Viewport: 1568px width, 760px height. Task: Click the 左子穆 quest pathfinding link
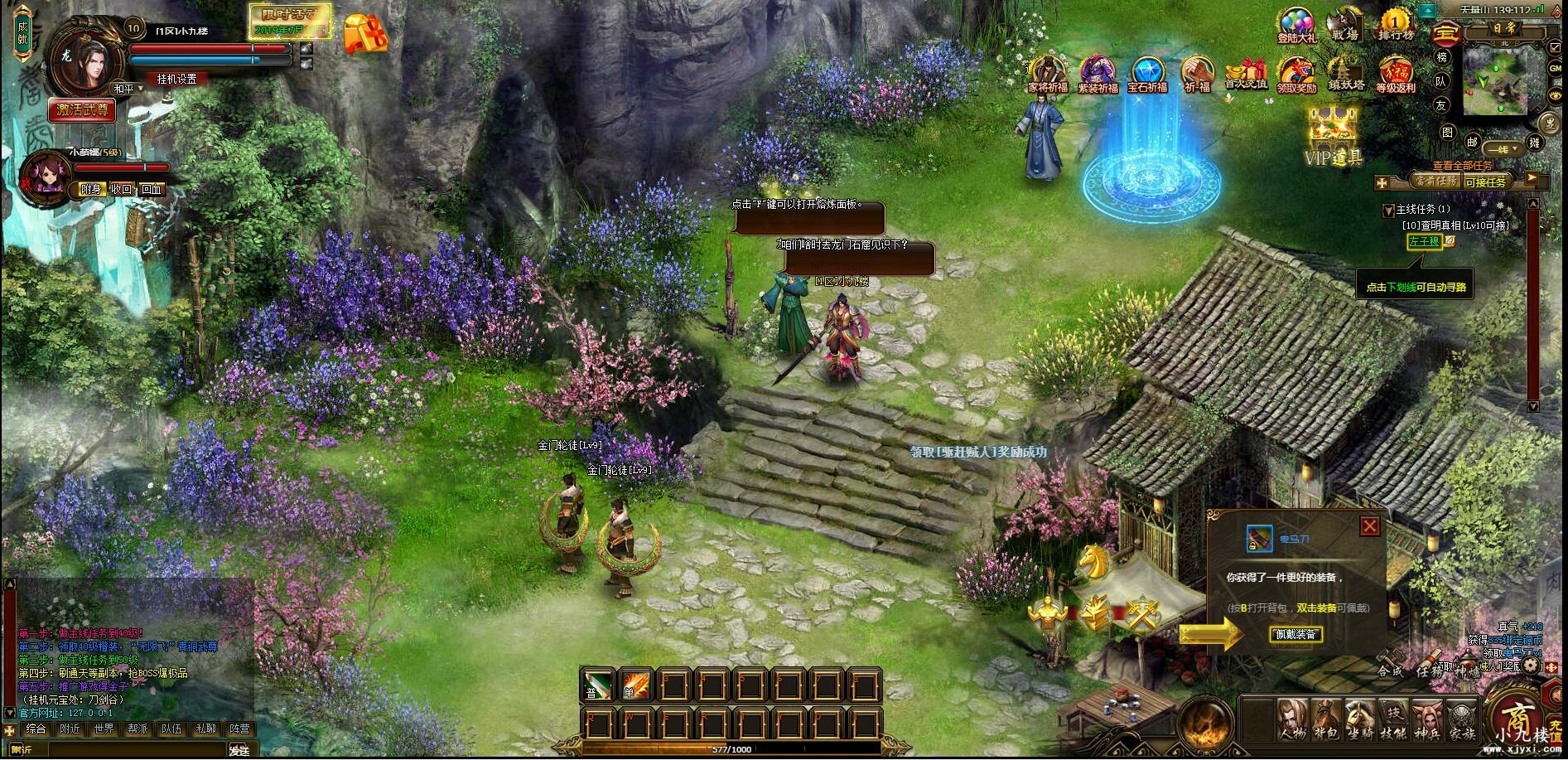(x=1424, y=241)
